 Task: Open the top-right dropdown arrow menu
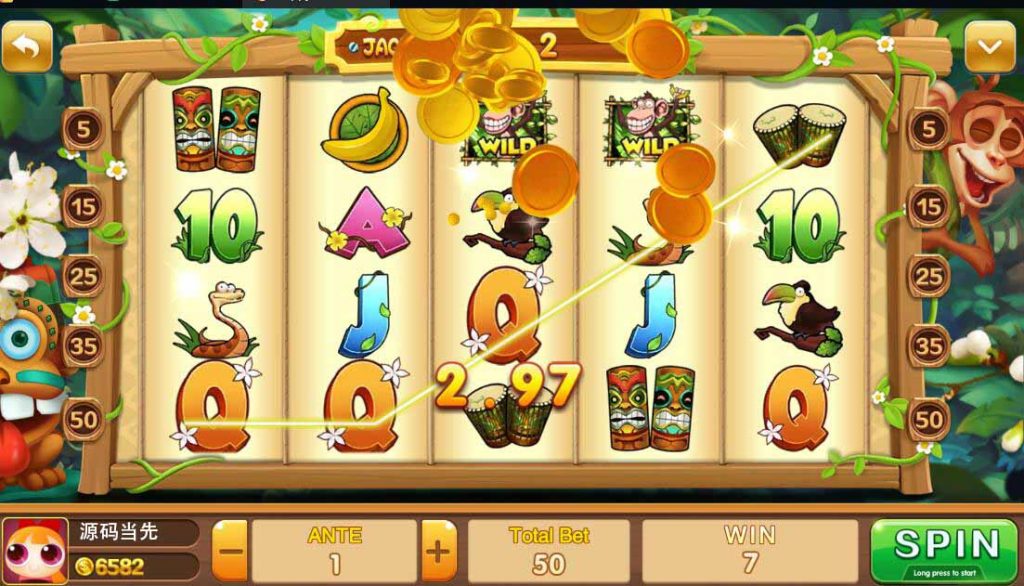[989, 47]
